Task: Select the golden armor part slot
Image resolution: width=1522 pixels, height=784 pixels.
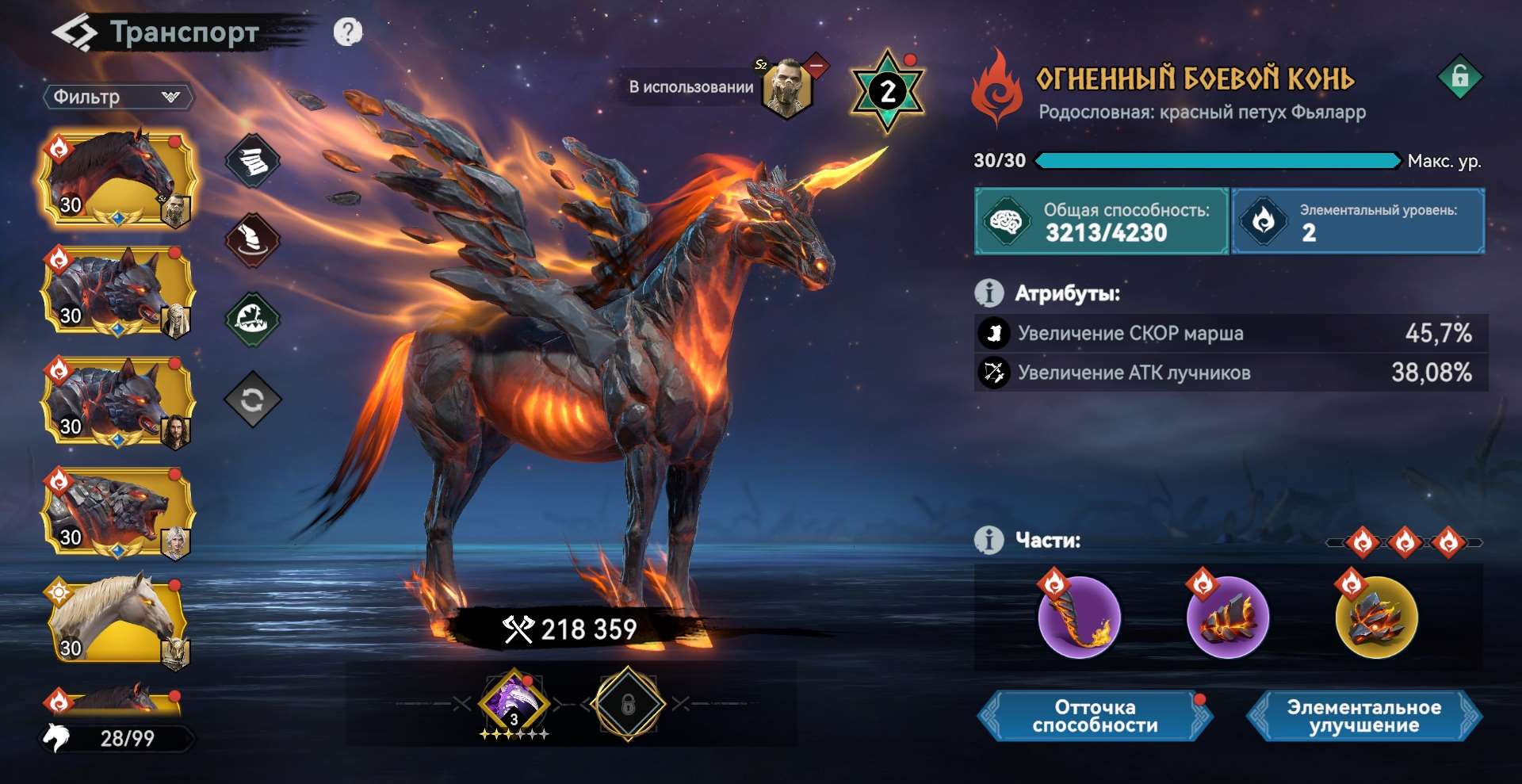Action: coord(1376,618)
